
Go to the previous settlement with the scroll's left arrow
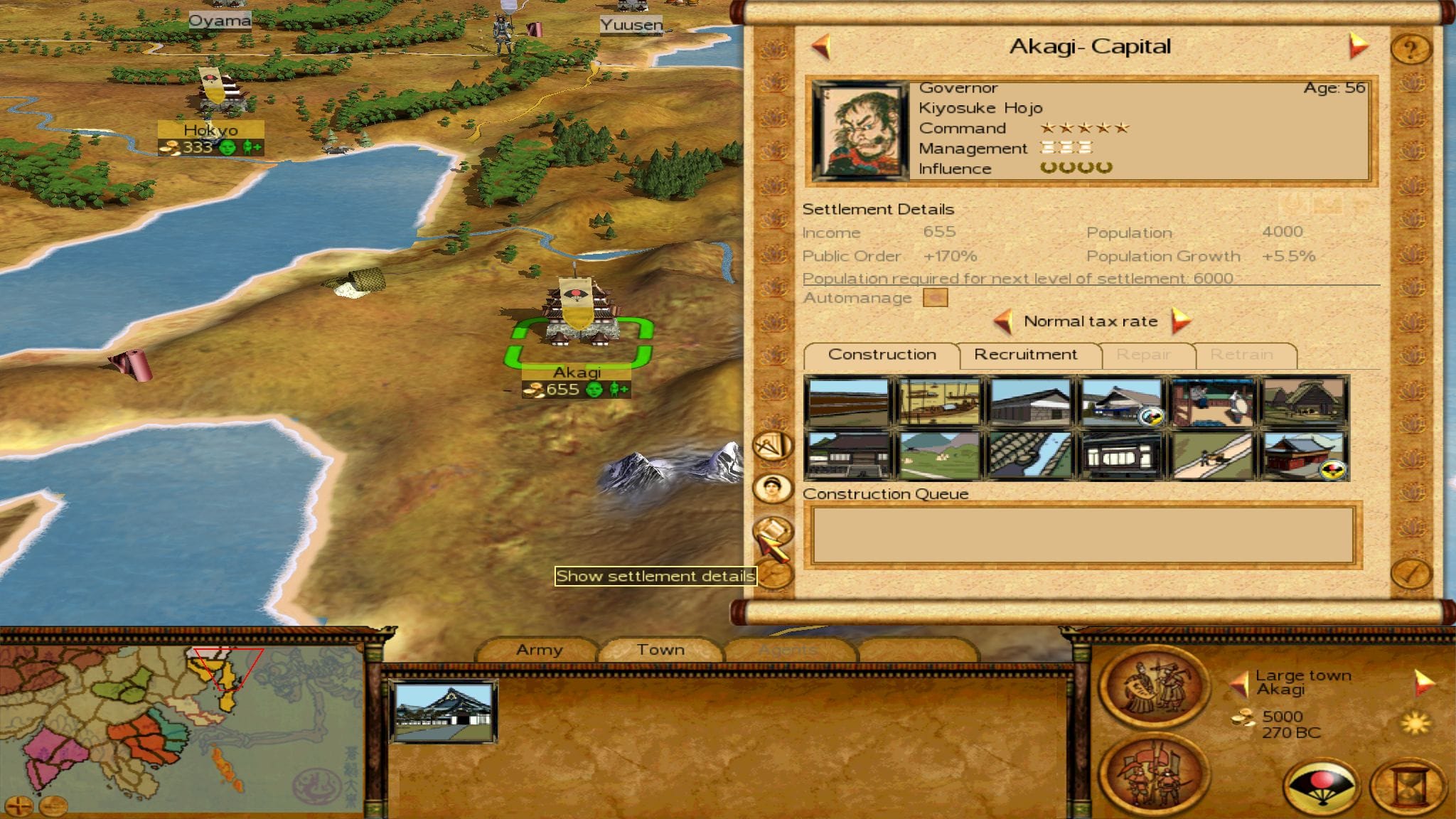coord(821,46)
